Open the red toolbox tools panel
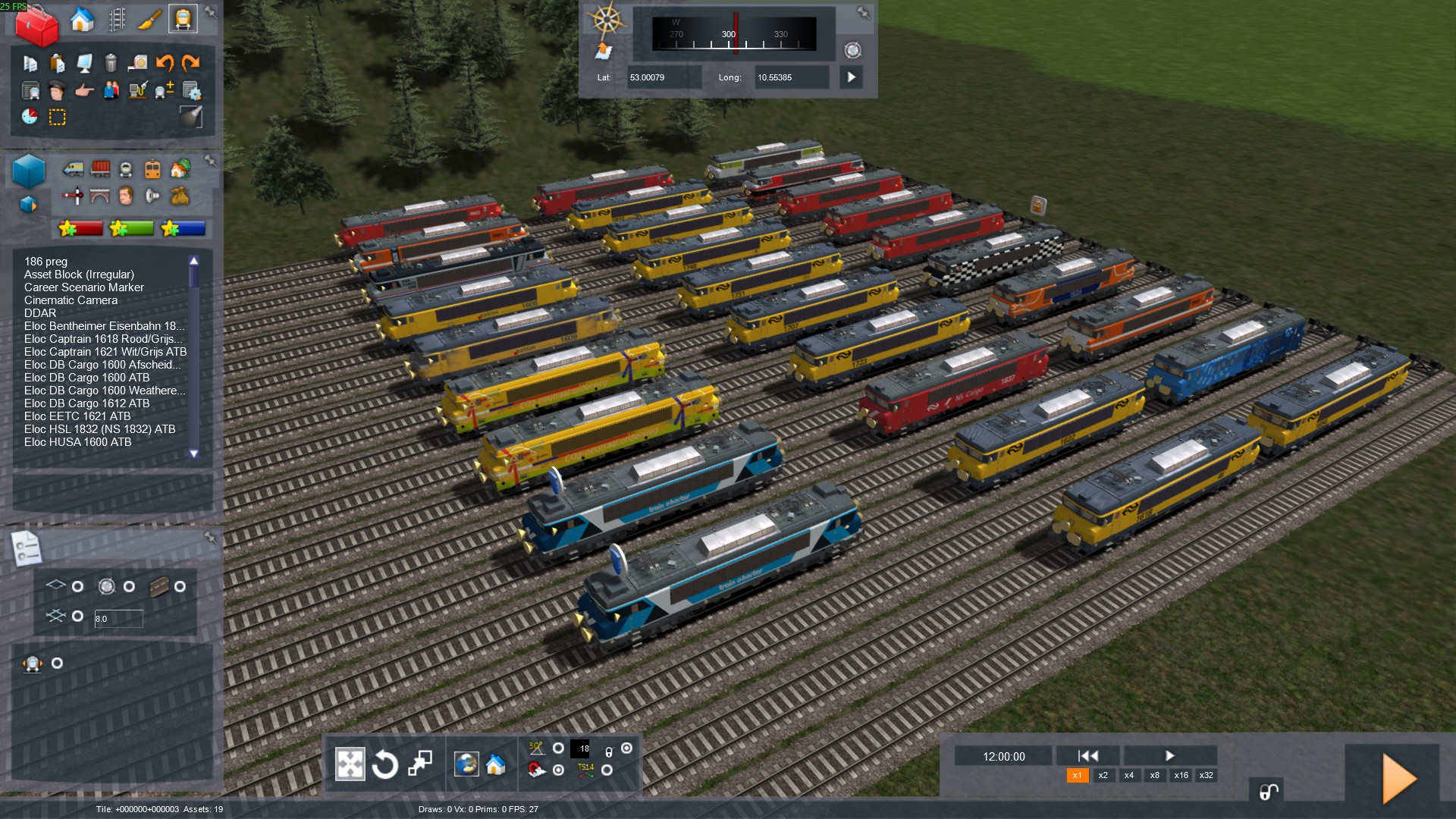Image resolution: width=1456 pixels, height=819 pixels. click(x=36, y=25)
